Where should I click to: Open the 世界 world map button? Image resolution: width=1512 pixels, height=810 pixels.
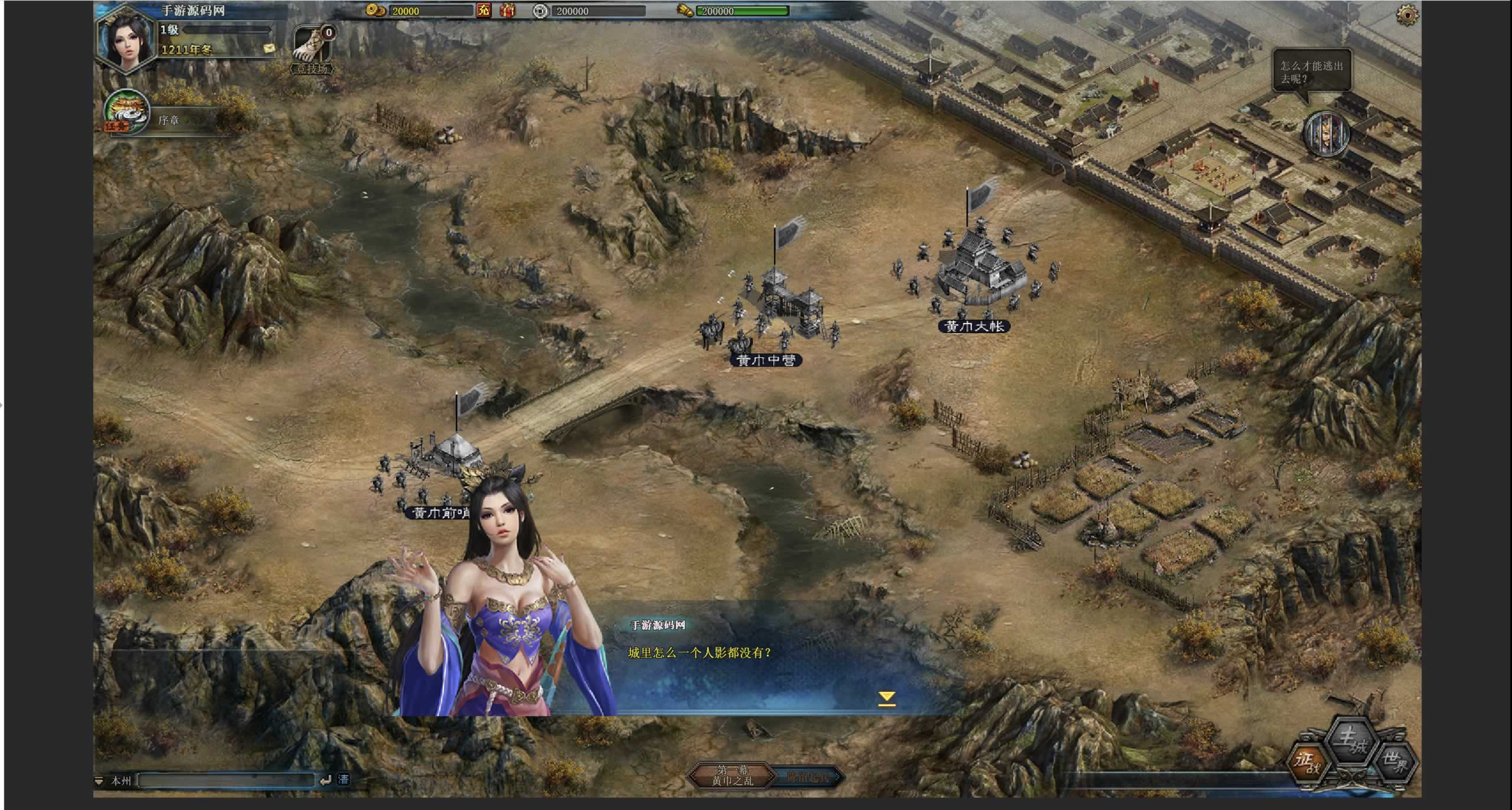point(1396,762)
